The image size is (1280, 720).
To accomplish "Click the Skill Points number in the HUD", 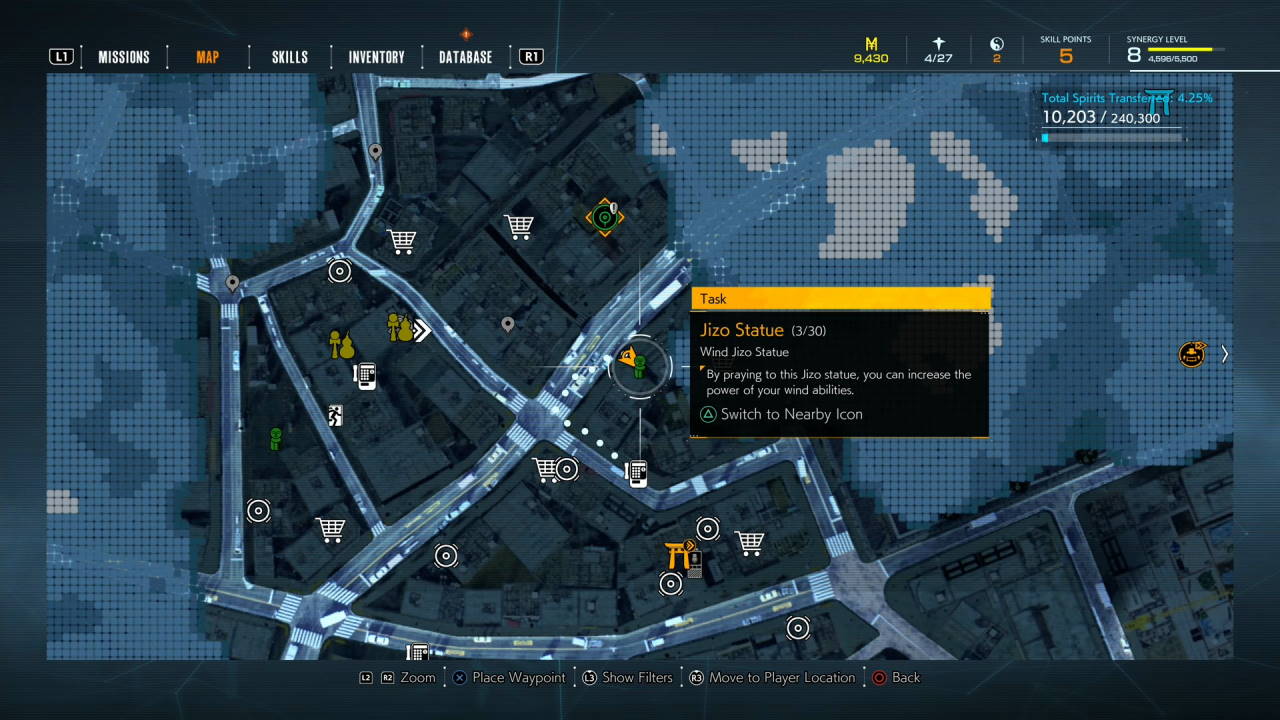I will coord(1064,55).
